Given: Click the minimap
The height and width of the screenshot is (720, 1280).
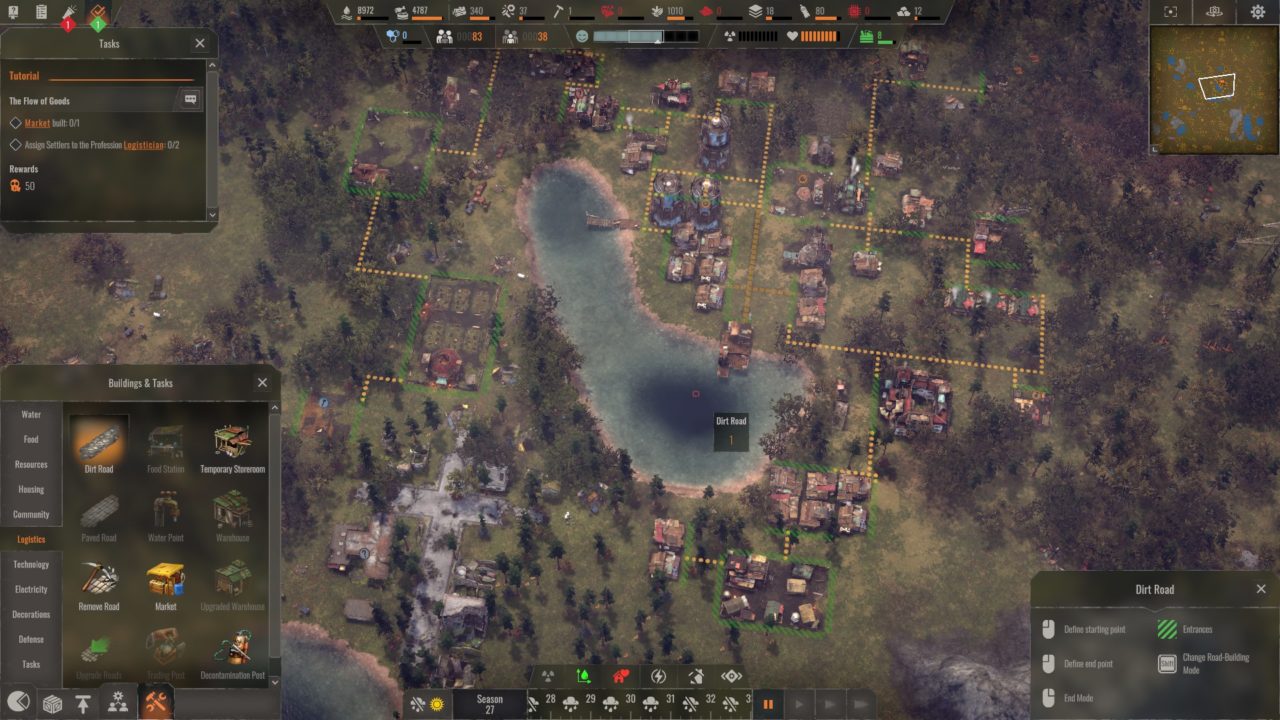Looking at the screenshot, I should pos(1213,89).
